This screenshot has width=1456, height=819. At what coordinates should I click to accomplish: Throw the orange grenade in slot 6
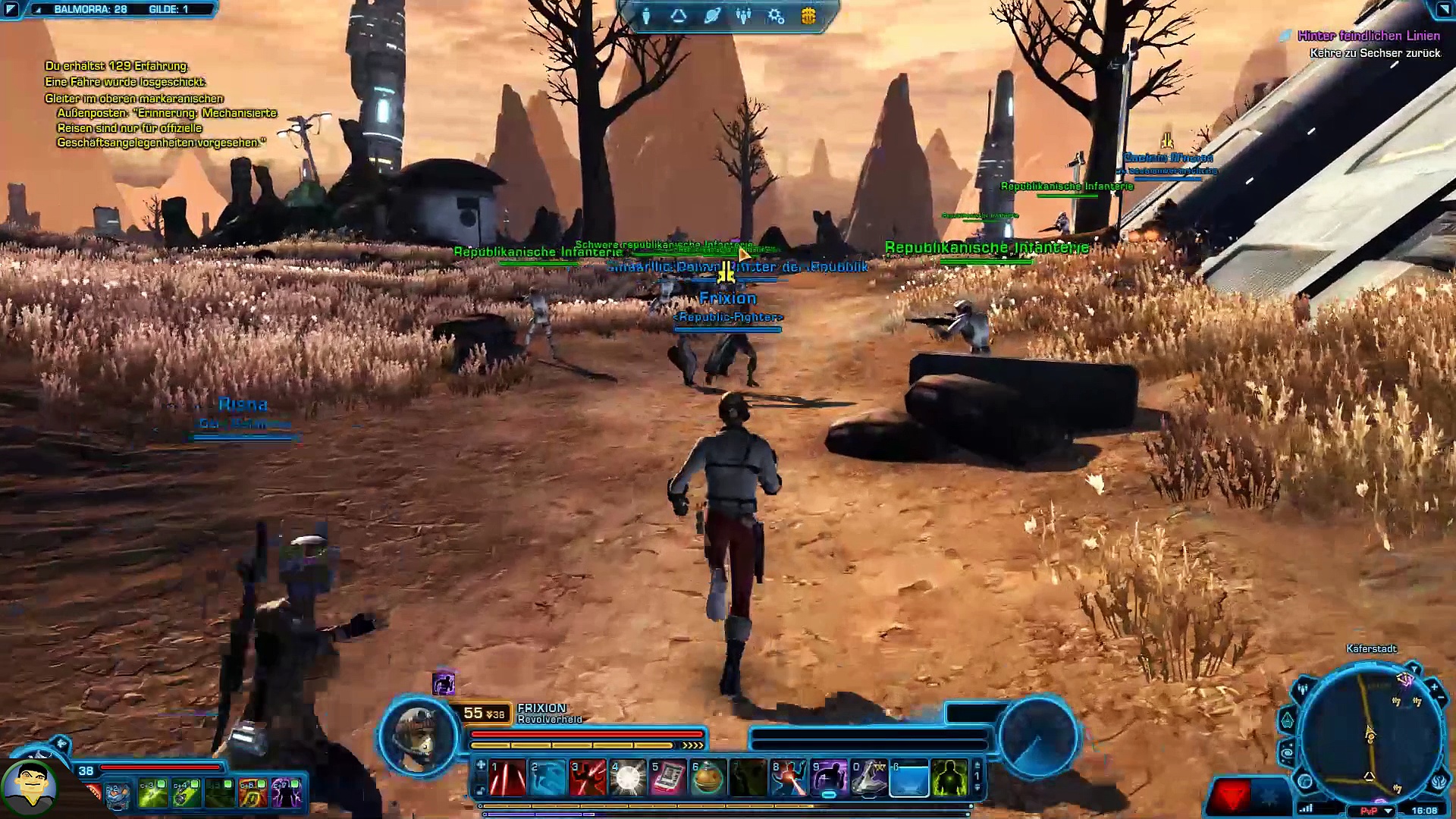click(708, 778)
